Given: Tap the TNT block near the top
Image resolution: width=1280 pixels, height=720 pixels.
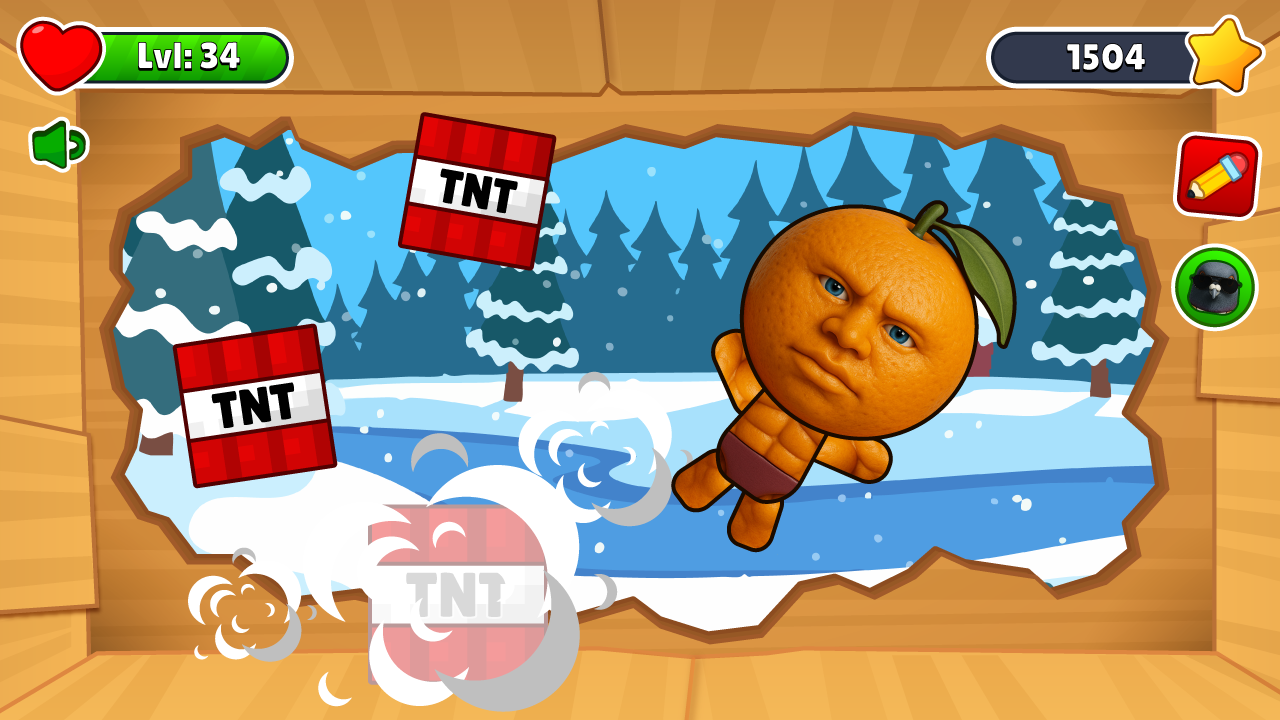Looking at the screenshot, I should click(x=477, y=189).
